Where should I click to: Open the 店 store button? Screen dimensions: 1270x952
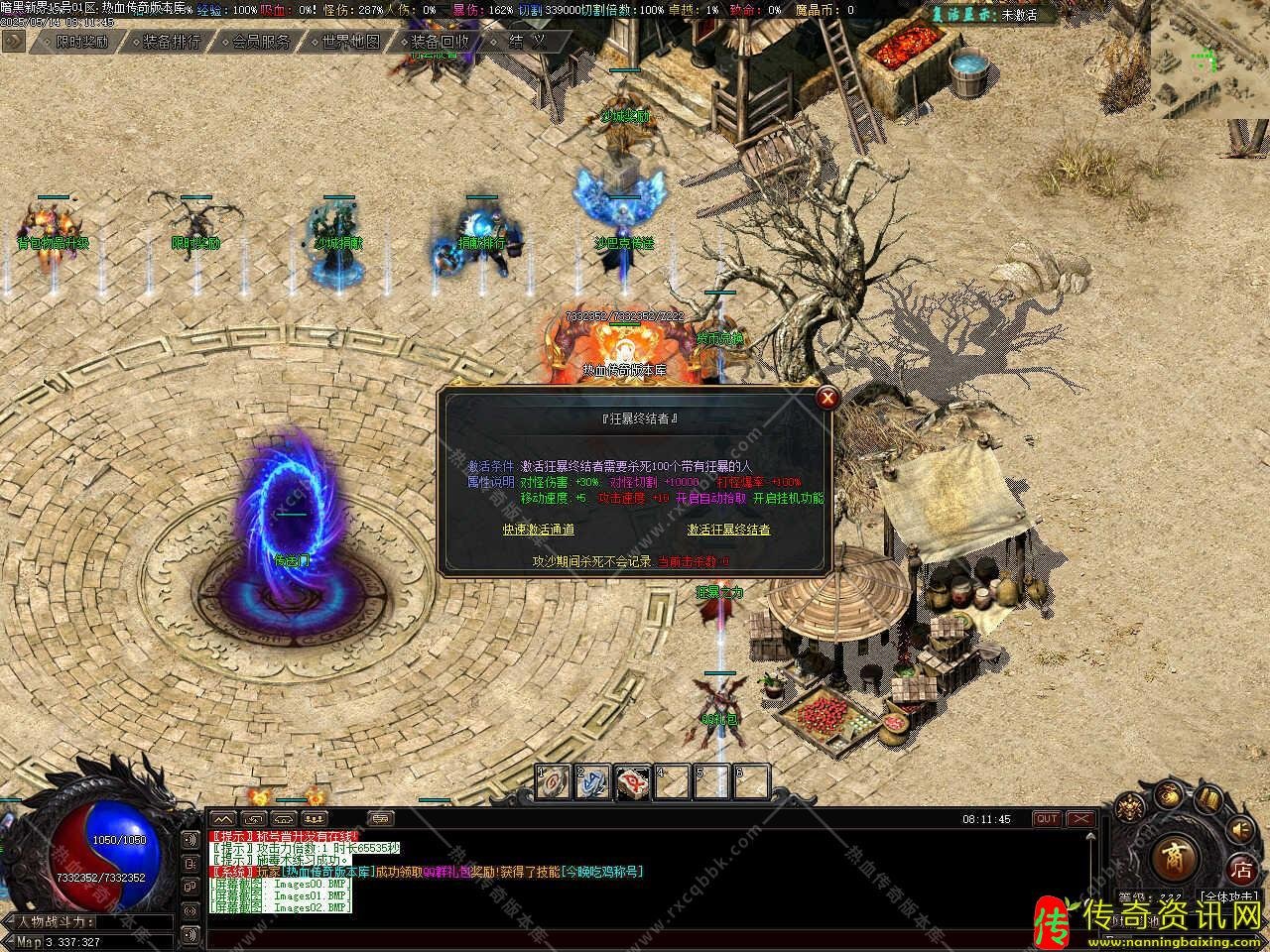[x=1241, y=872]
